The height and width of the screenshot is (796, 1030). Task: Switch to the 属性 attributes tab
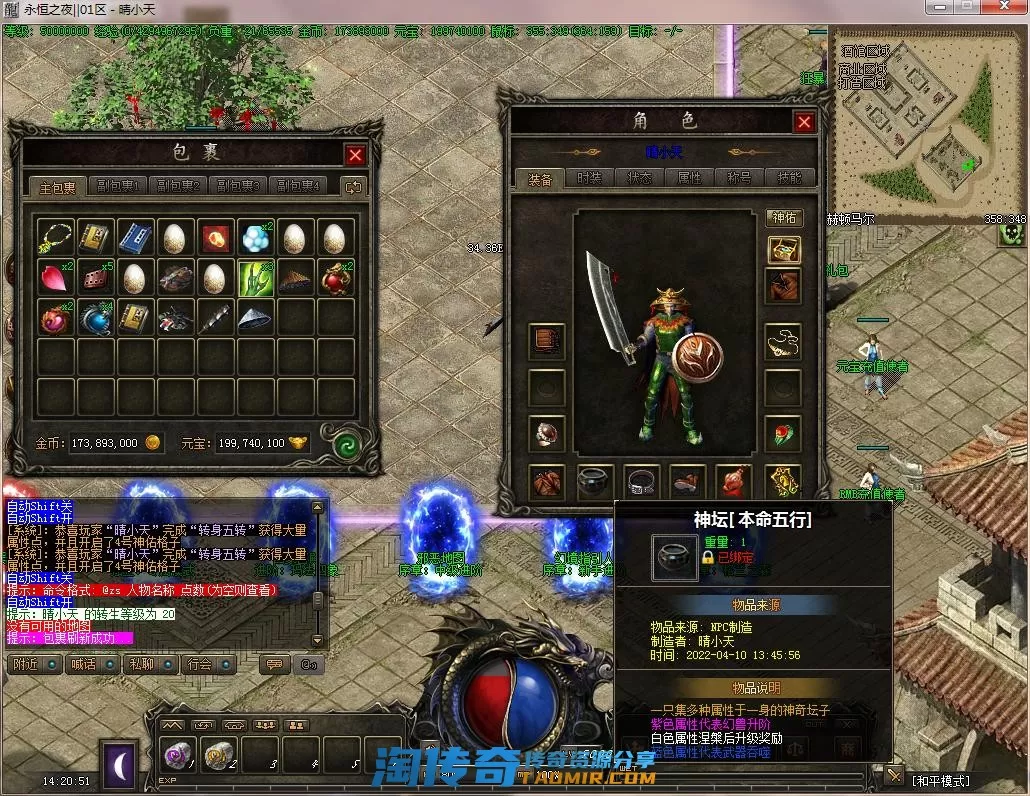[689, 178]
